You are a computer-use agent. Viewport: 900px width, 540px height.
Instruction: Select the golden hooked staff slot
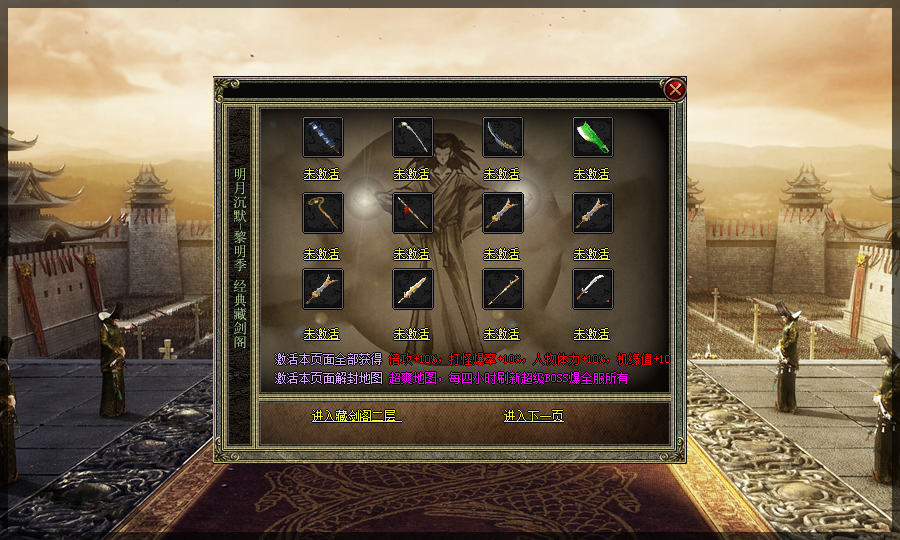322,213
